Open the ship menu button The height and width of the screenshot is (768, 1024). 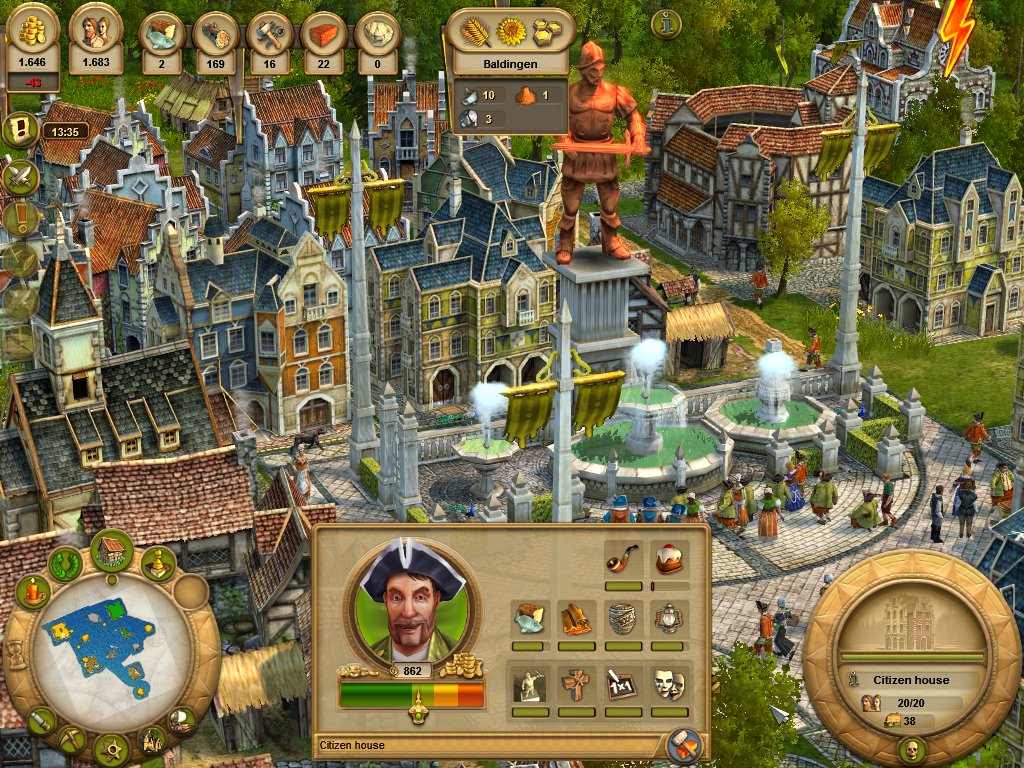pyautogui.click(x=182, y=720)
